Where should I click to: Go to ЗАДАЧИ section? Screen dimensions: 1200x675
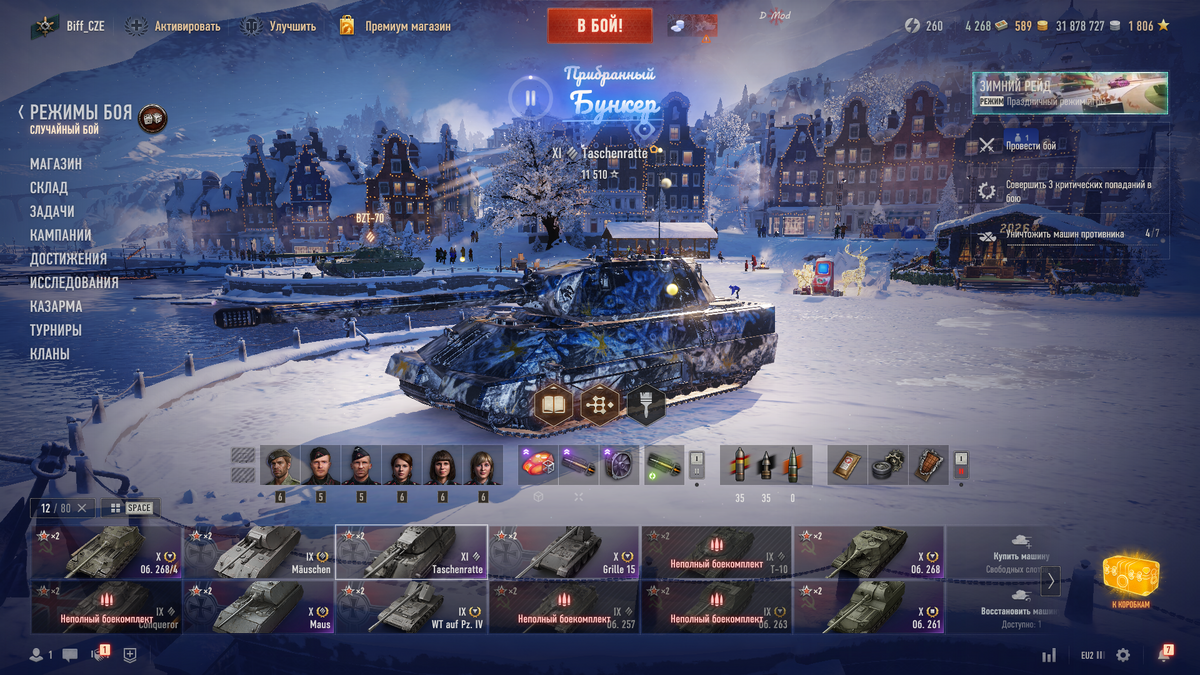click(x=52, y=212)
